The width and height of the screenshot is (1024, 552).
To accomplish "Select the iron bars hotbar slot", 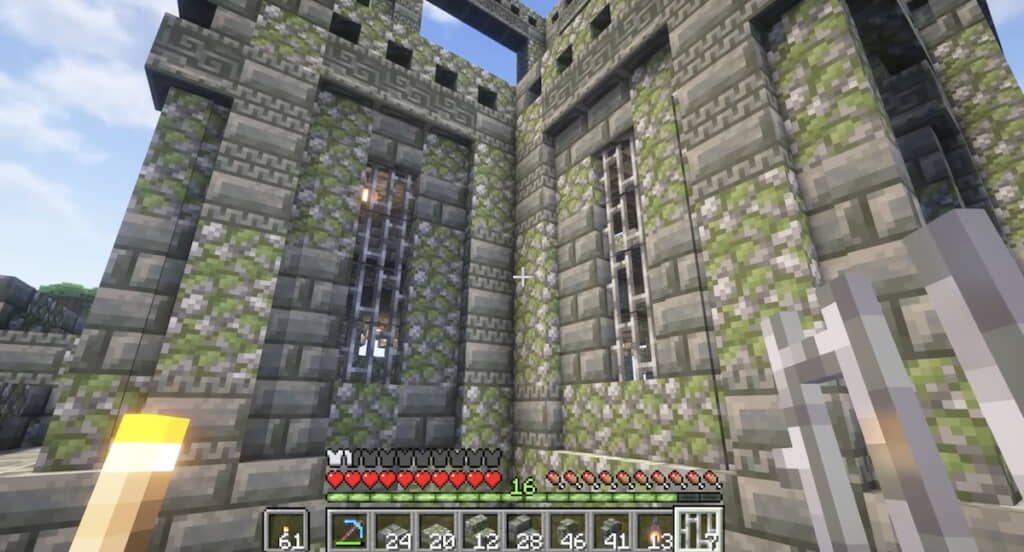I will (x=699, y=530).
